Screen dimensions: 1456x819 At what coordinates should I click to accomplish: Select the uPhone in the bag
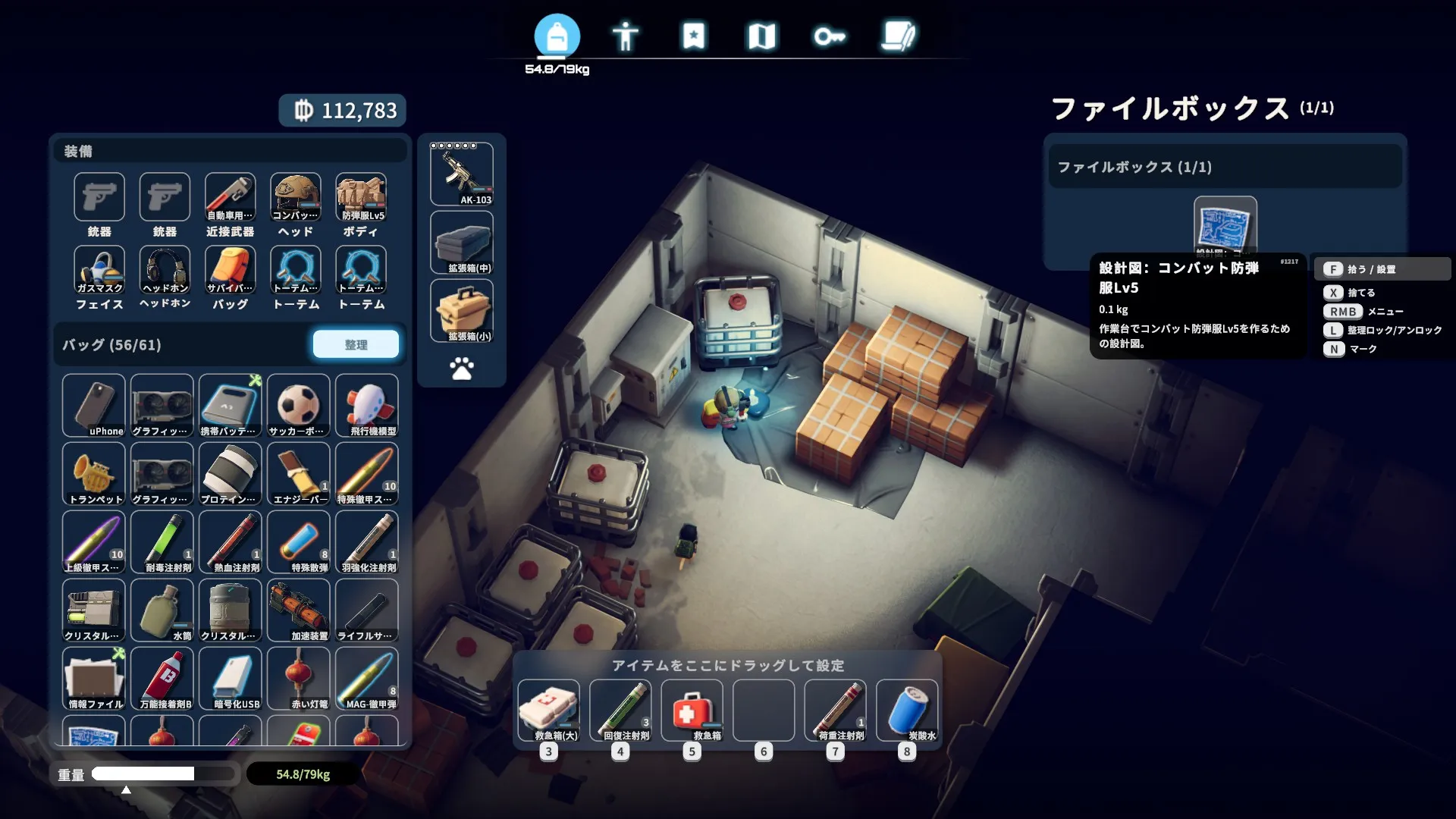[x=93, y=406]
